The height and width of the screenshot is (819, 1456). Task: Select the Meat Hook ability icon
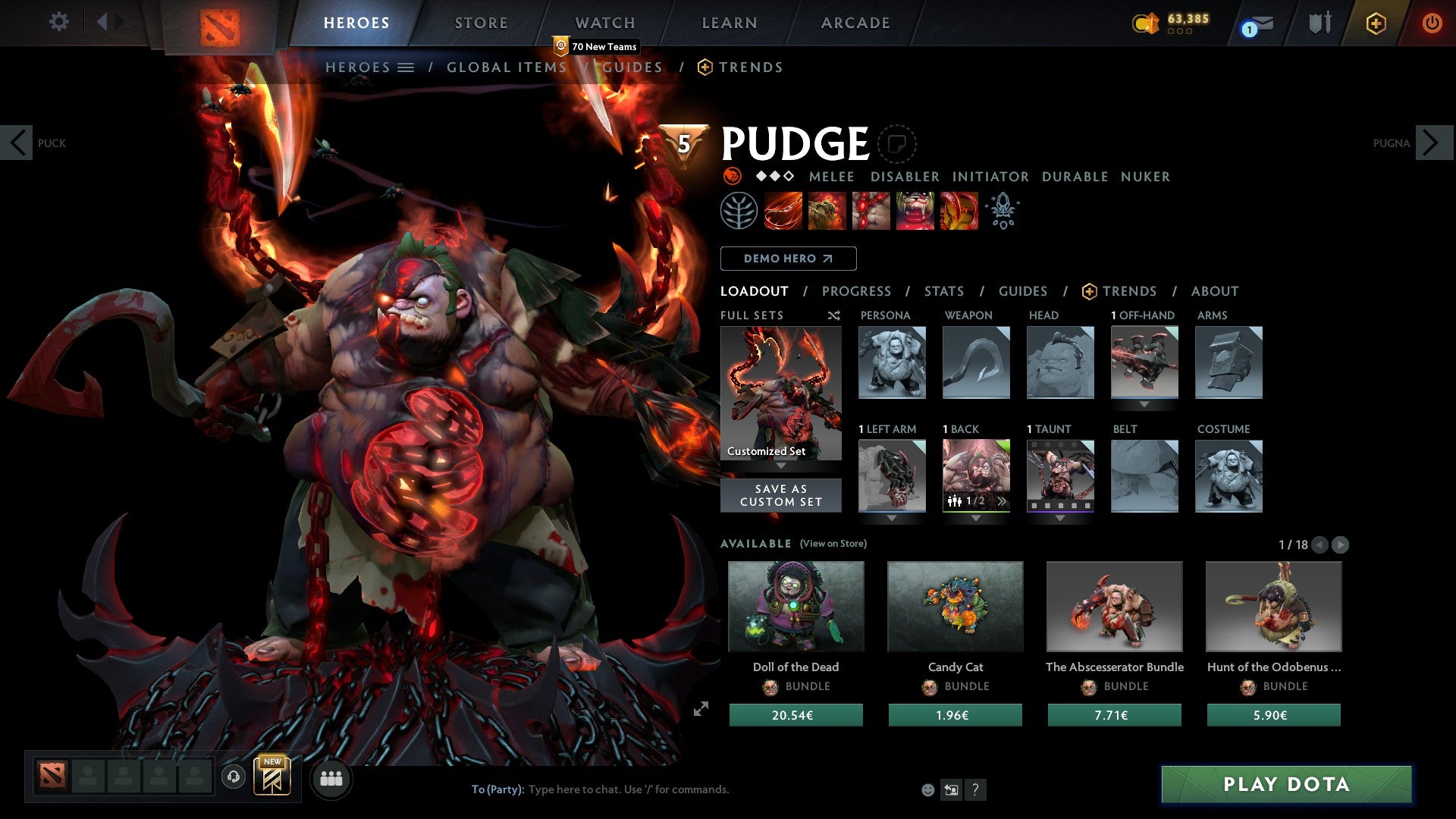[781, 211]
